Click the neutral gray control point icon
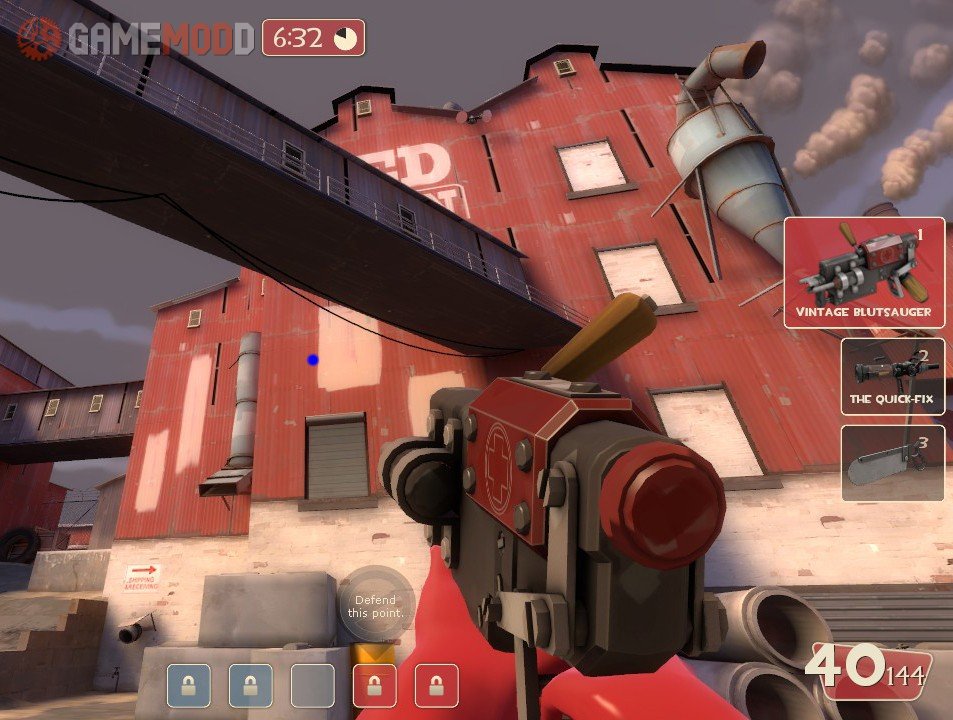This screenshot has height=720, width=953. click(x=312, y=686)
